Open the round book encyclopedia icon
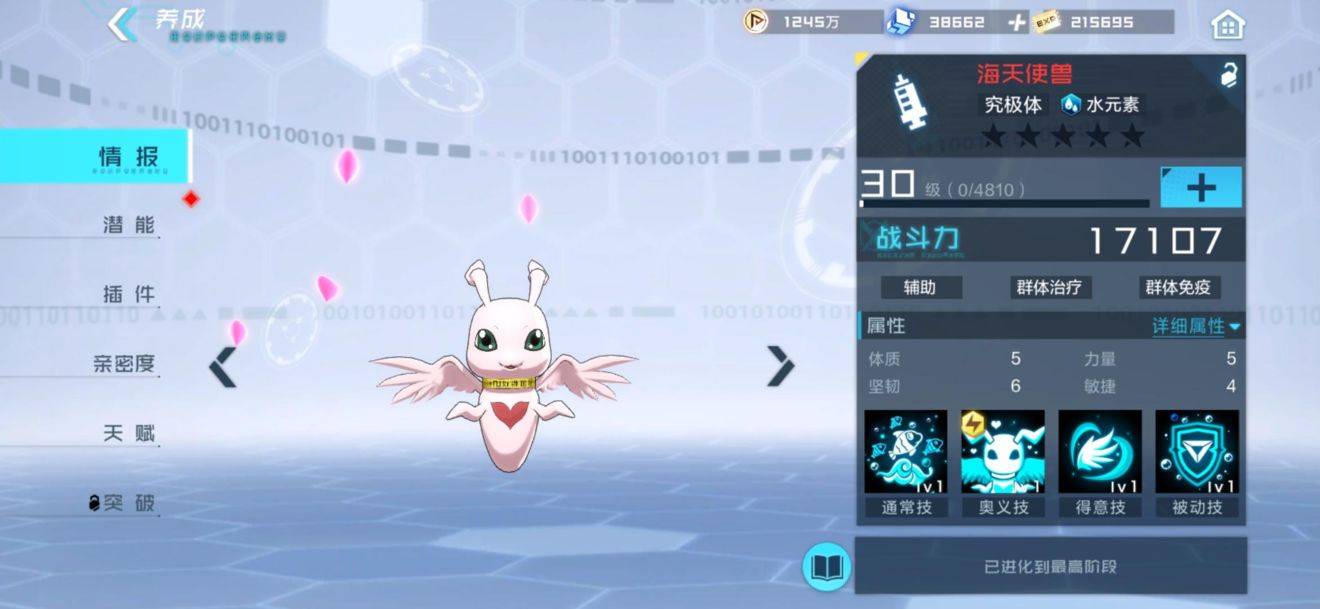 pyautogui.click(x=827, y=568)
